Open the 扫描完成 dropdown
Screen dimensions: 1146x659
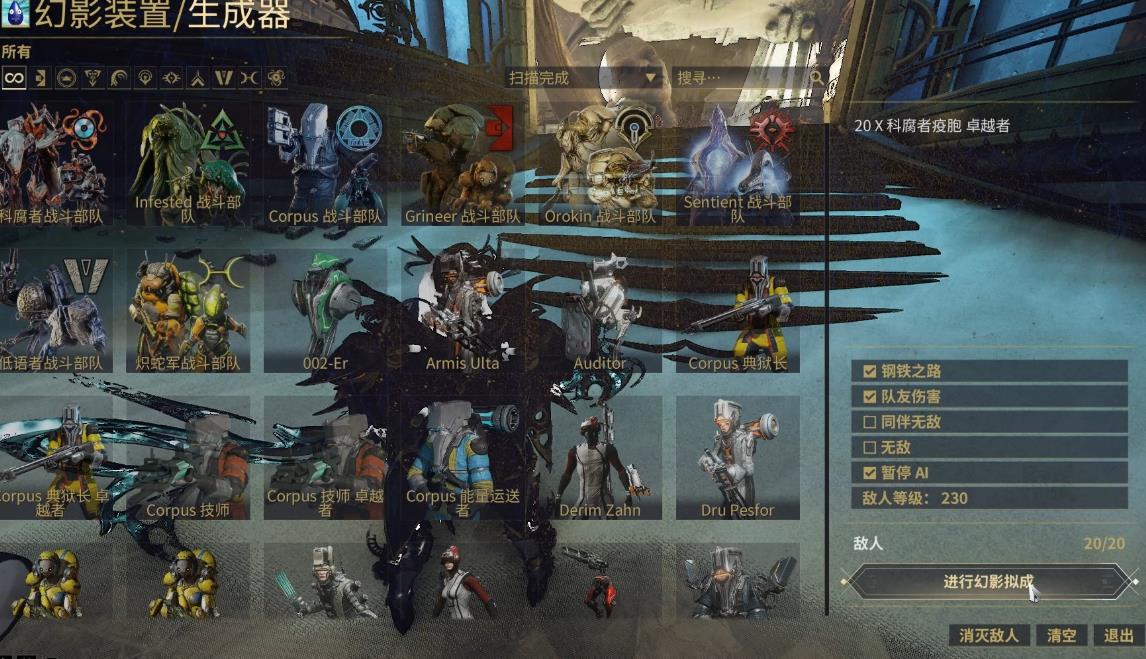(584, 78)
